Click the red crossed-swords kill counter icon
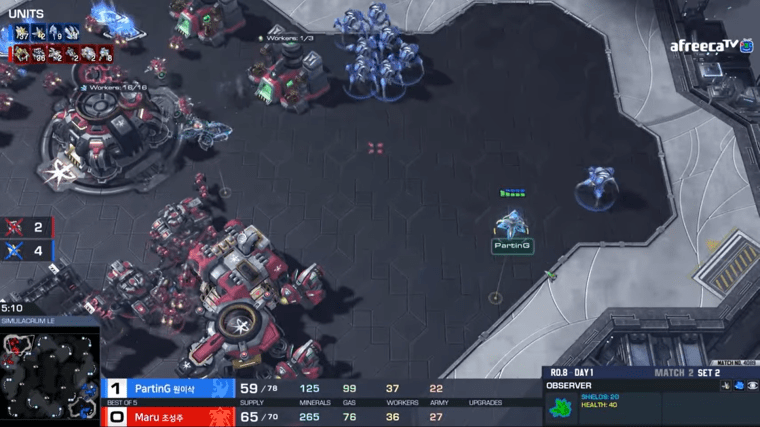 click(x=16, y=228)
